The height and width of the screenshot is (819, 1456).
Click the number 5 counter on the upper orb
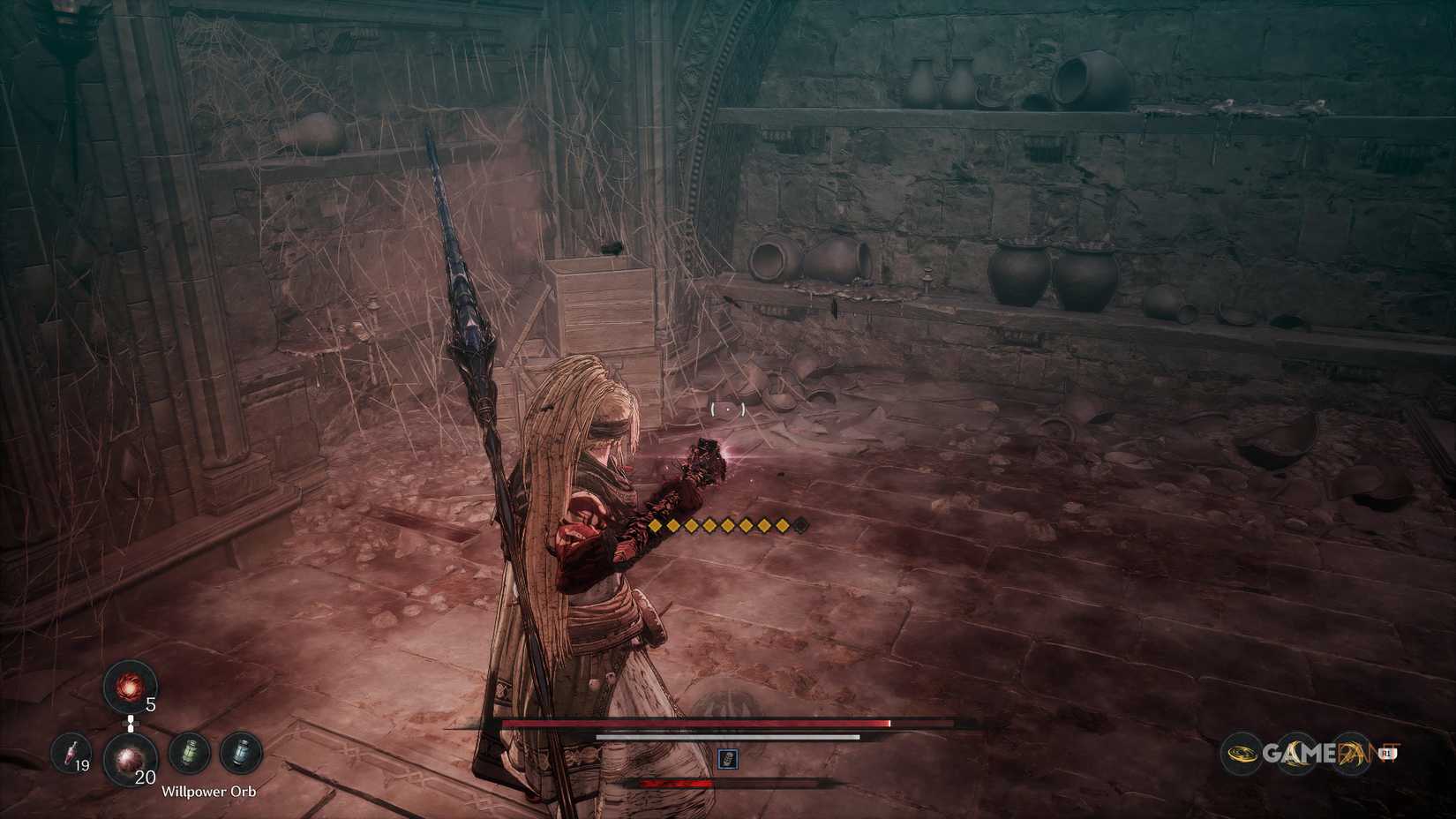[x=150, y=703]
